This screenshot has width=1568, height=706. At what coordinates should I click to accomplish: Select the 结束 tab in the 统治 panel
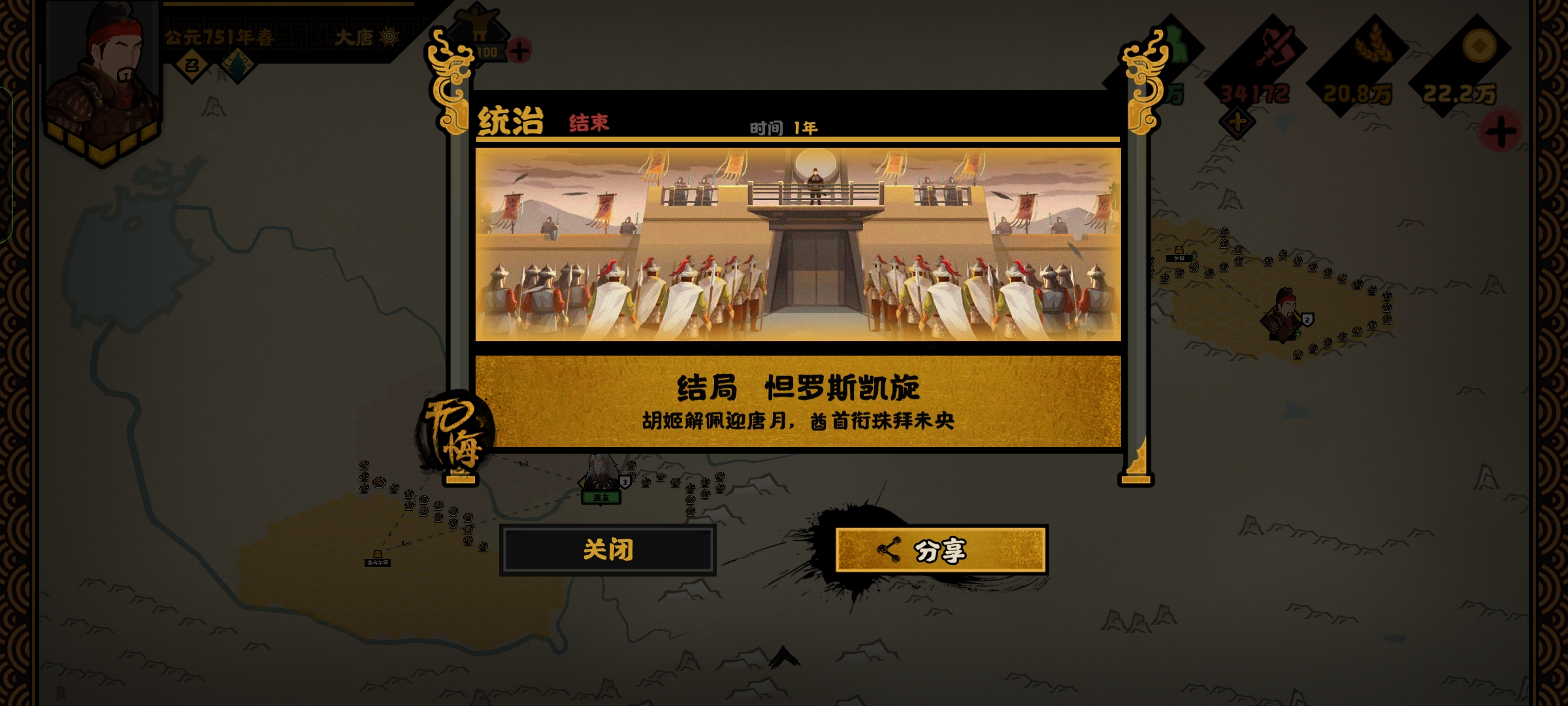tap(589, 122)
